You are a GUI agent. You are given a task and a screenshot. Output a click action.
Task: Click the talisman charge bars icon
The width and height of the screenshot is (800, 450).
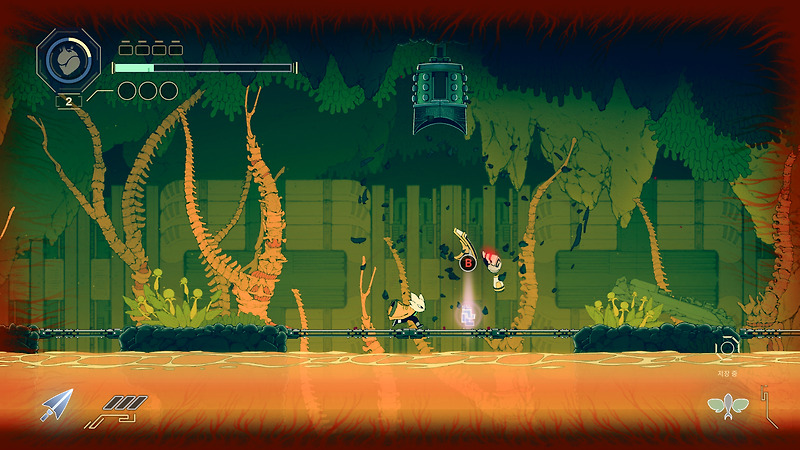pos(123,406)
